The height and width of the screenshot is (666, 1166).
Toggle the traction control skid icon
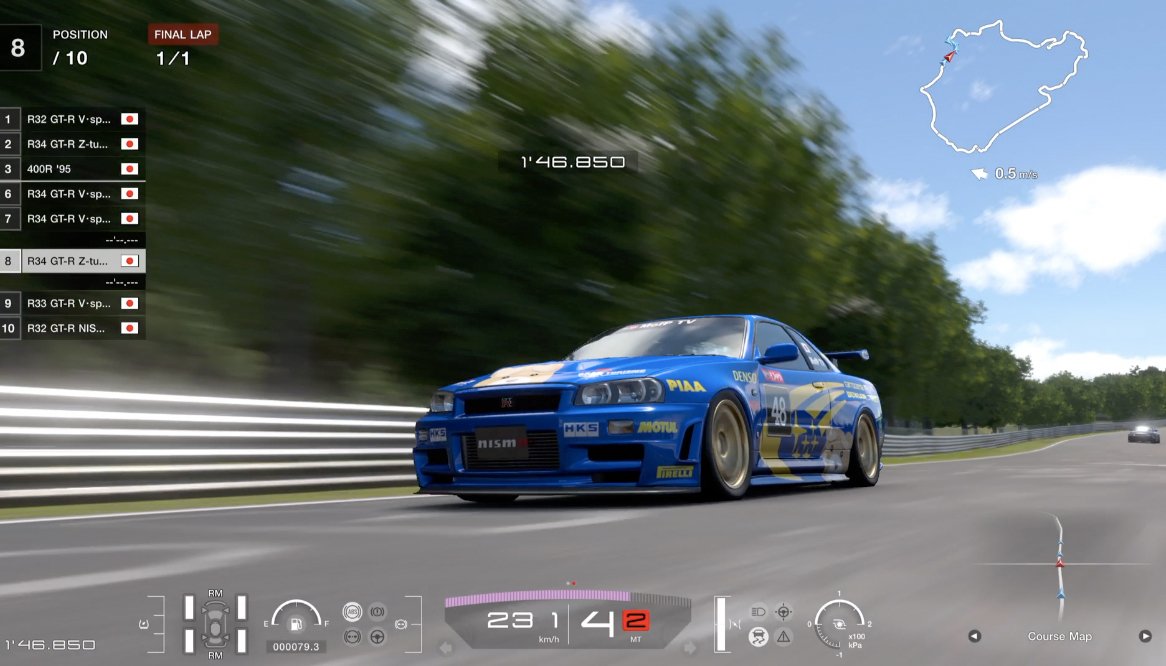point(758,636)
